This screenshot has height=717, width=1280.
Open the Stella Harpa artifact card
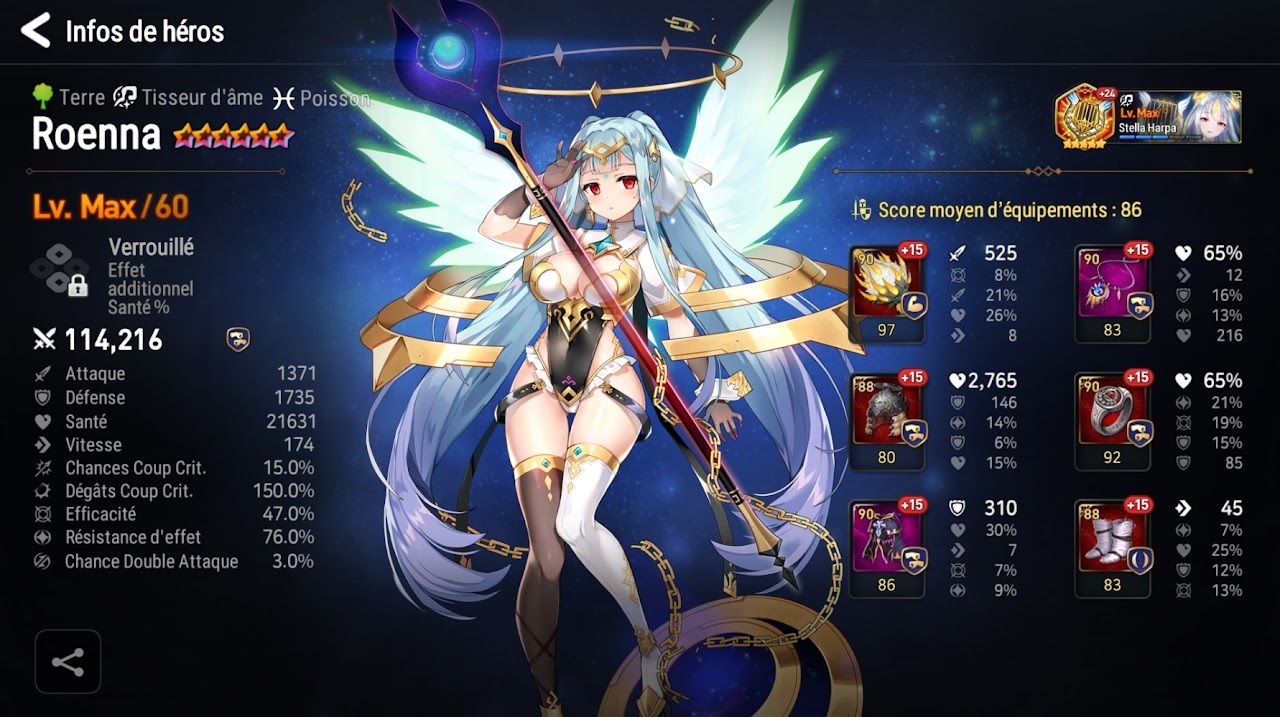pyautogui.click(x=1149, y=116)
